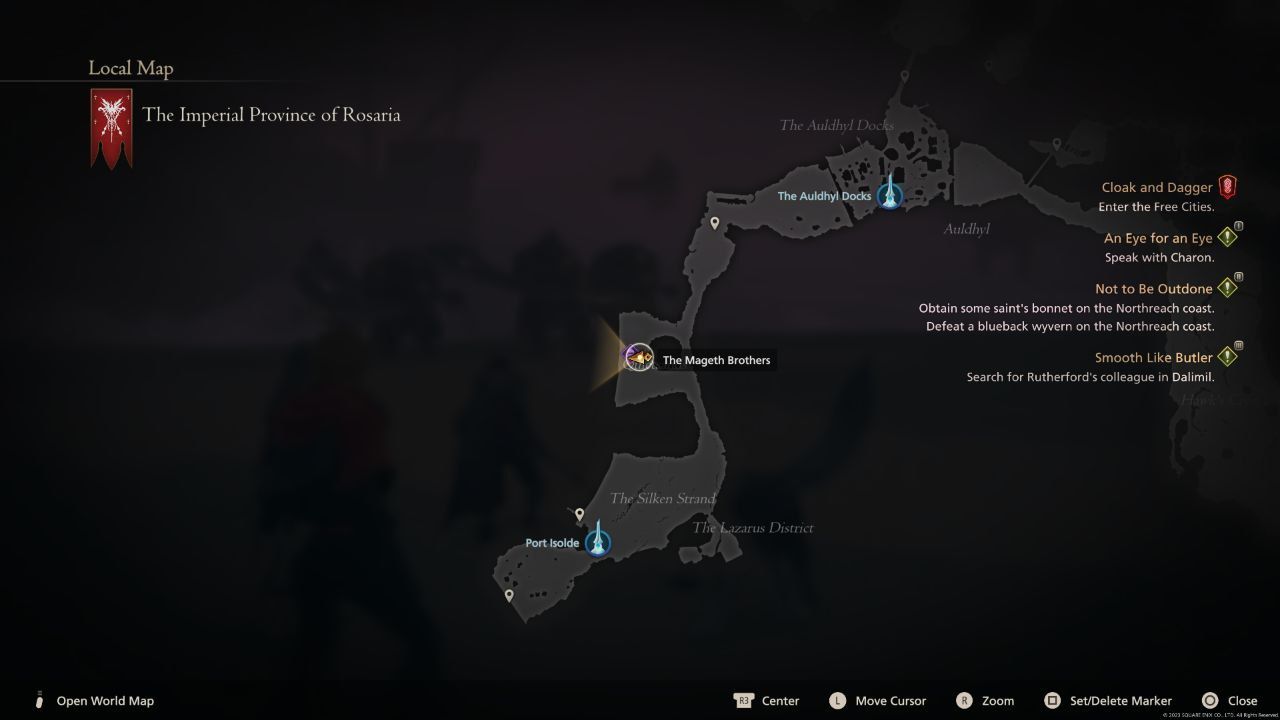Click the objective text Speak with Charon

(1160, 257)
